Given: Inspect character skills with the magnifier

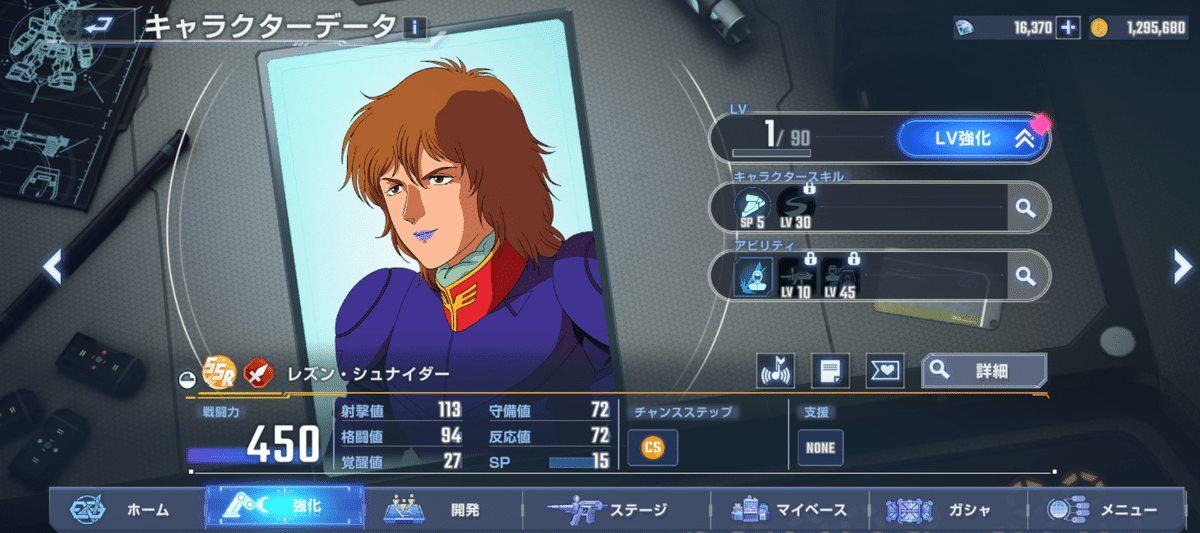Looking at the screenshot, I should (x=1024, y=207).
